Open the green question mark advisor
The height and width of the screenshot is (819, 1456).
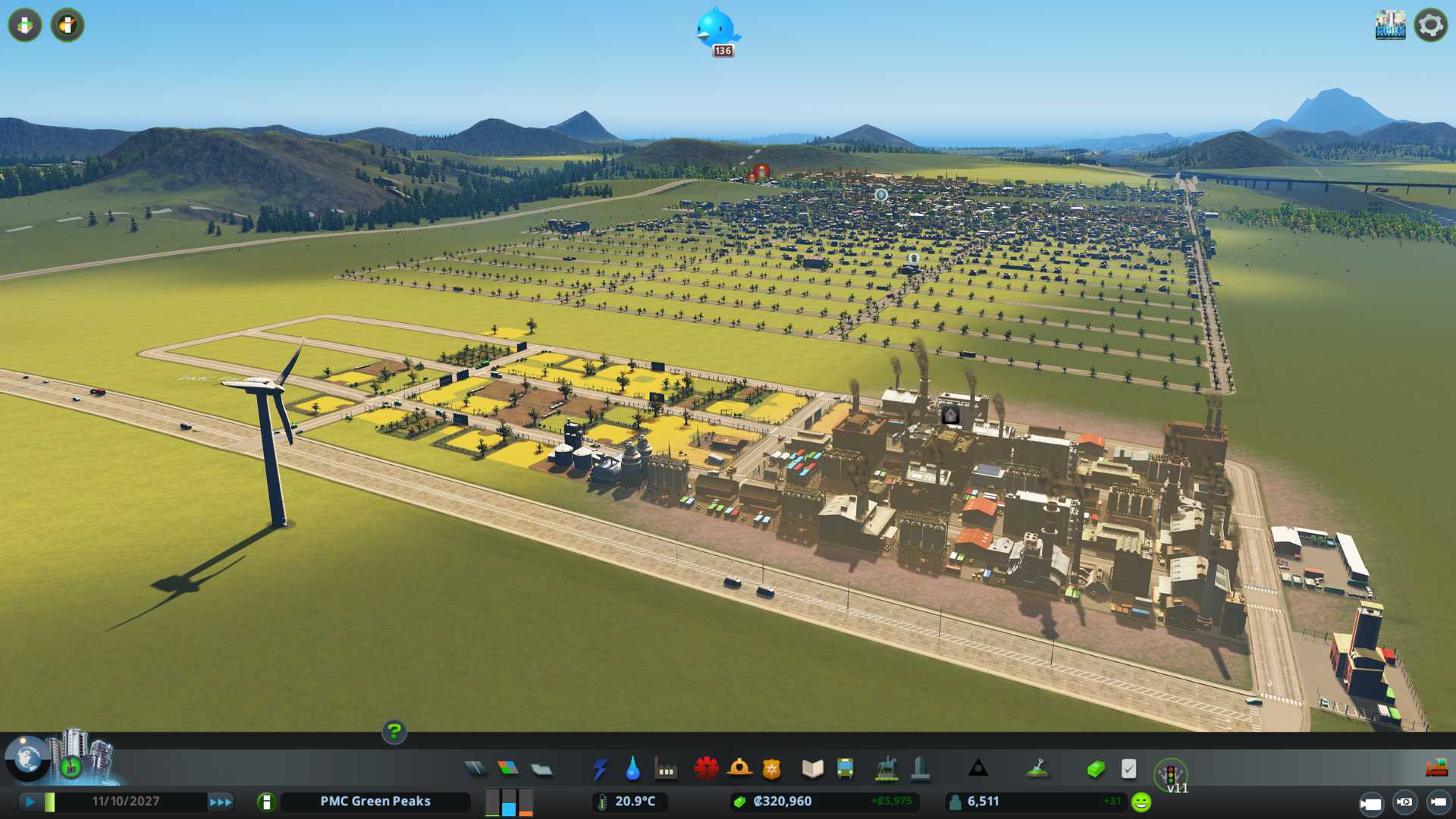(394, 732)
